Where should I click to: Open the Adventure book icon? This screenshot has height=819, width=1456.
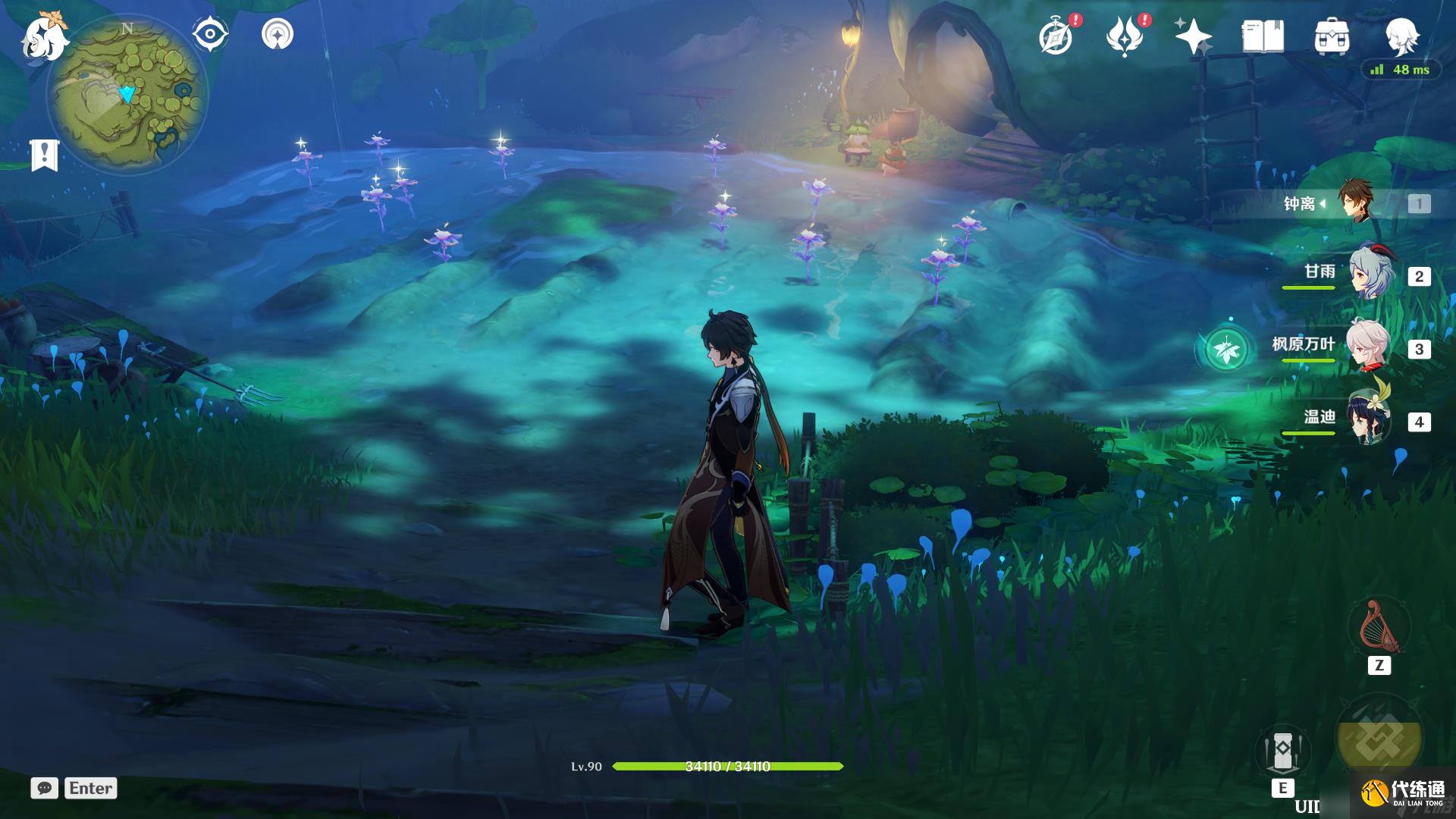(x=1263, y=36)
